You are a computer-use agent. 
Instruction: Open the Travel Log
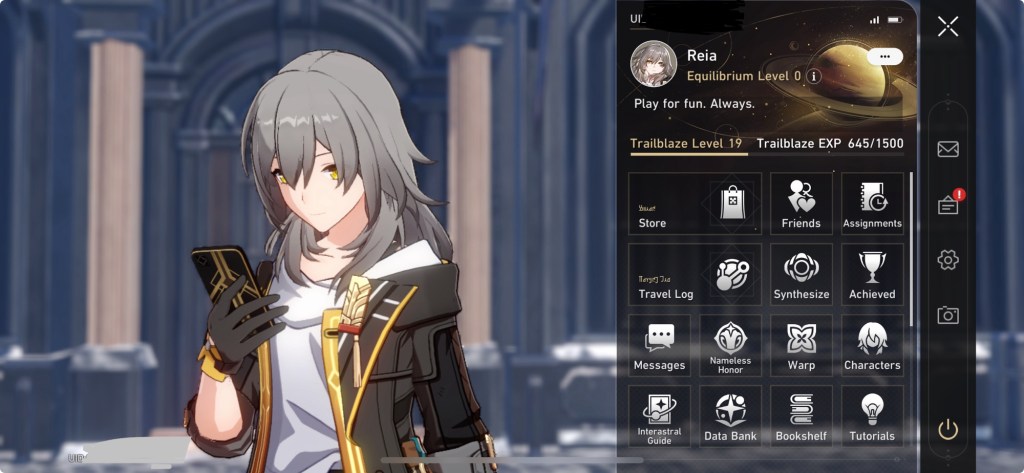click(695, 274)
